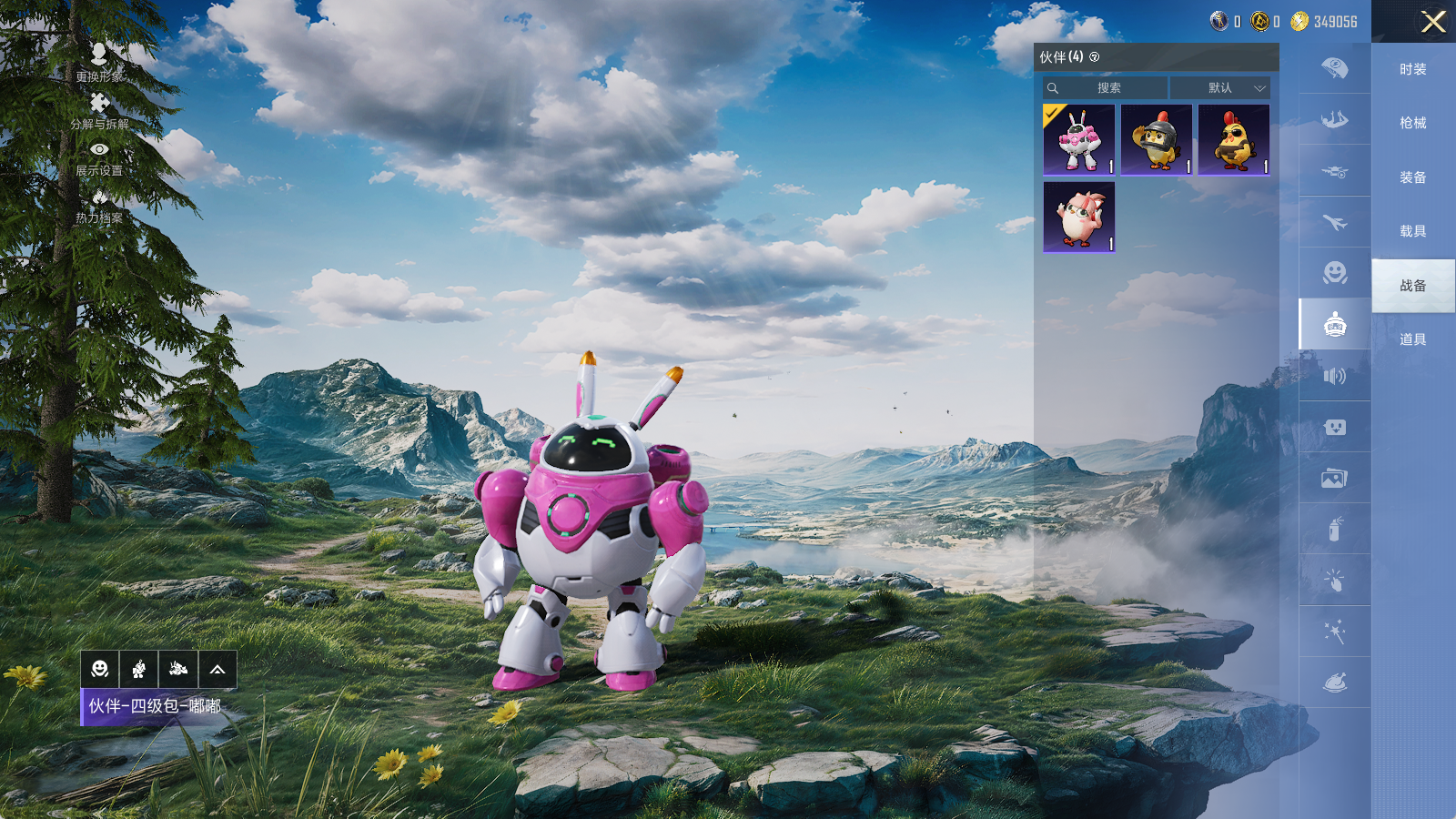The image size is (1456, 819).
Task: Open the speaker voice subcategory icon
Action: (x=1334, y=376)
